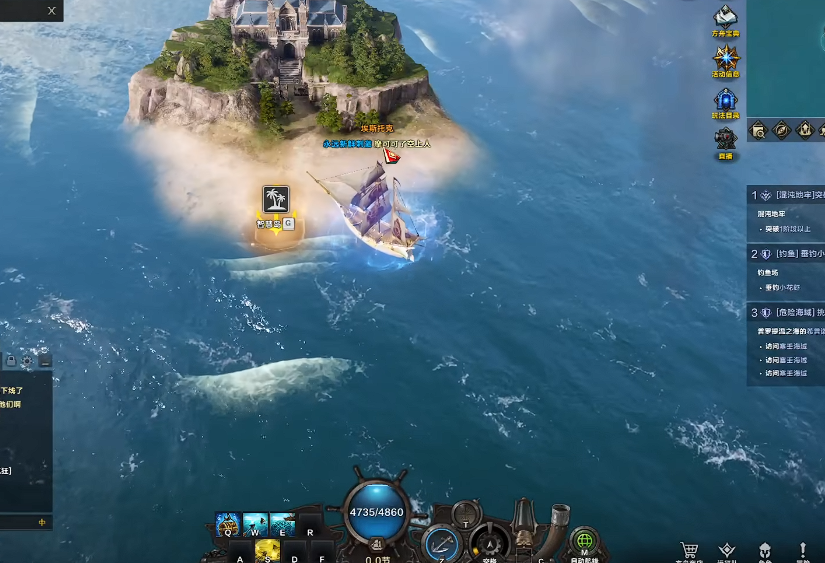Viewport: 825px width, 563px height.
Task: Close the top-left panel with X
Action: [x=51, y=10]
